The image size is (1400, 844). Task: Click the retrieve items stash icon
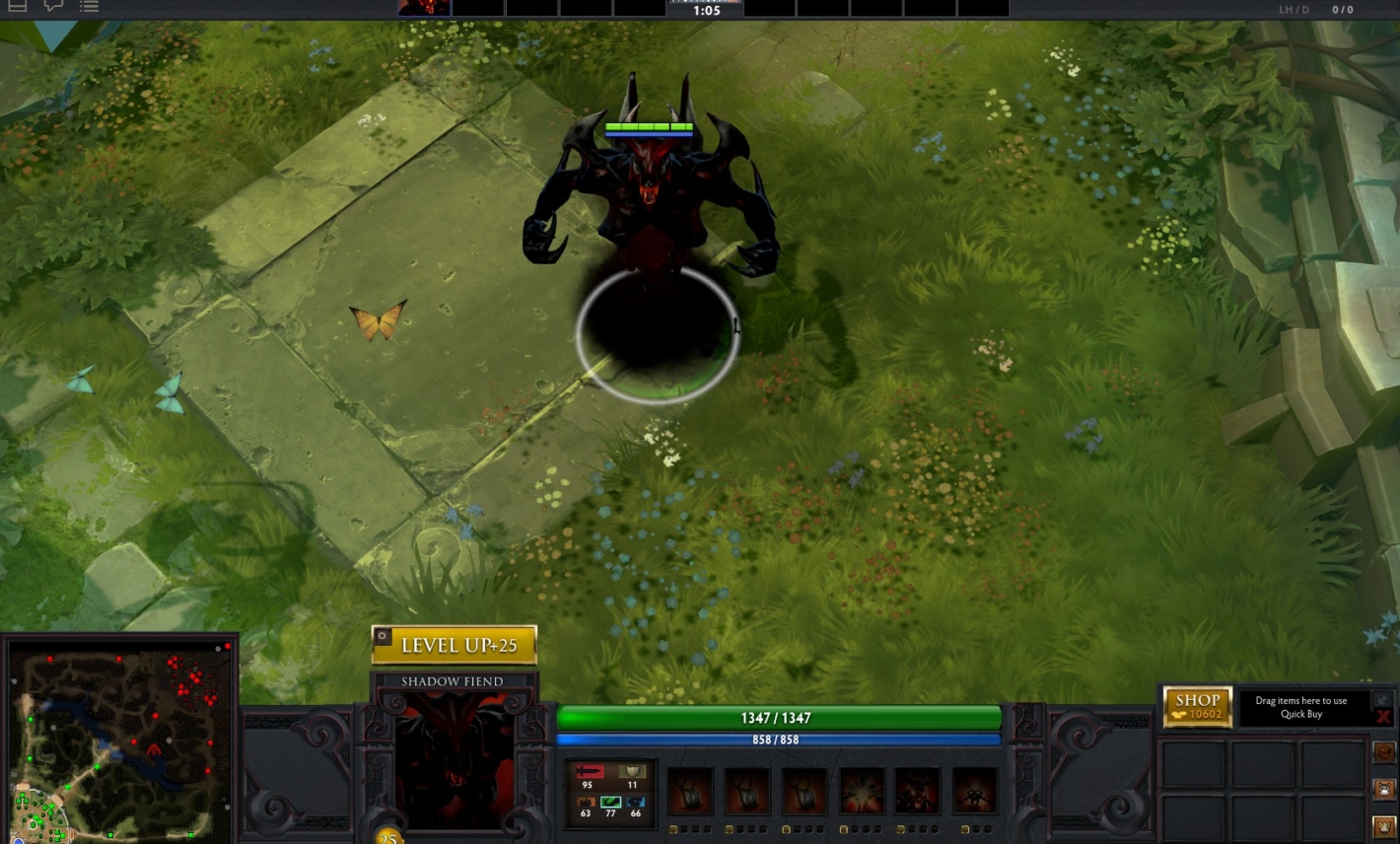[x=1383, y=751]
